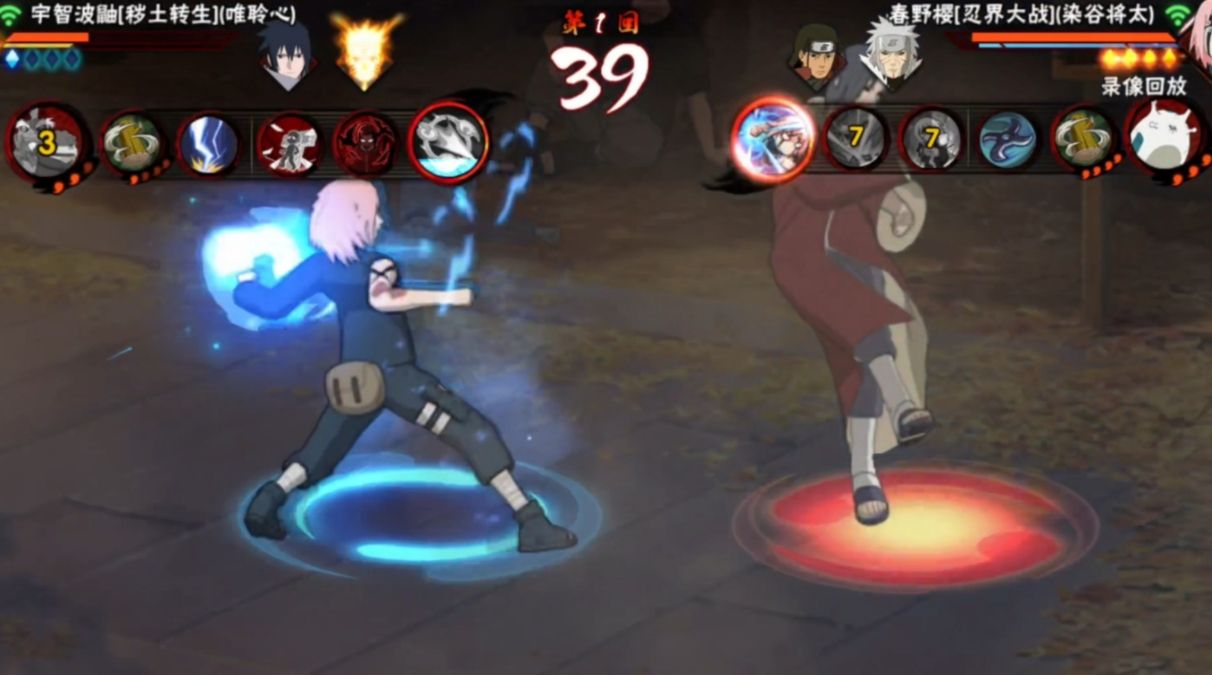
Task: Select the blue shuriken skill icon
Action: pos(1007,139)
